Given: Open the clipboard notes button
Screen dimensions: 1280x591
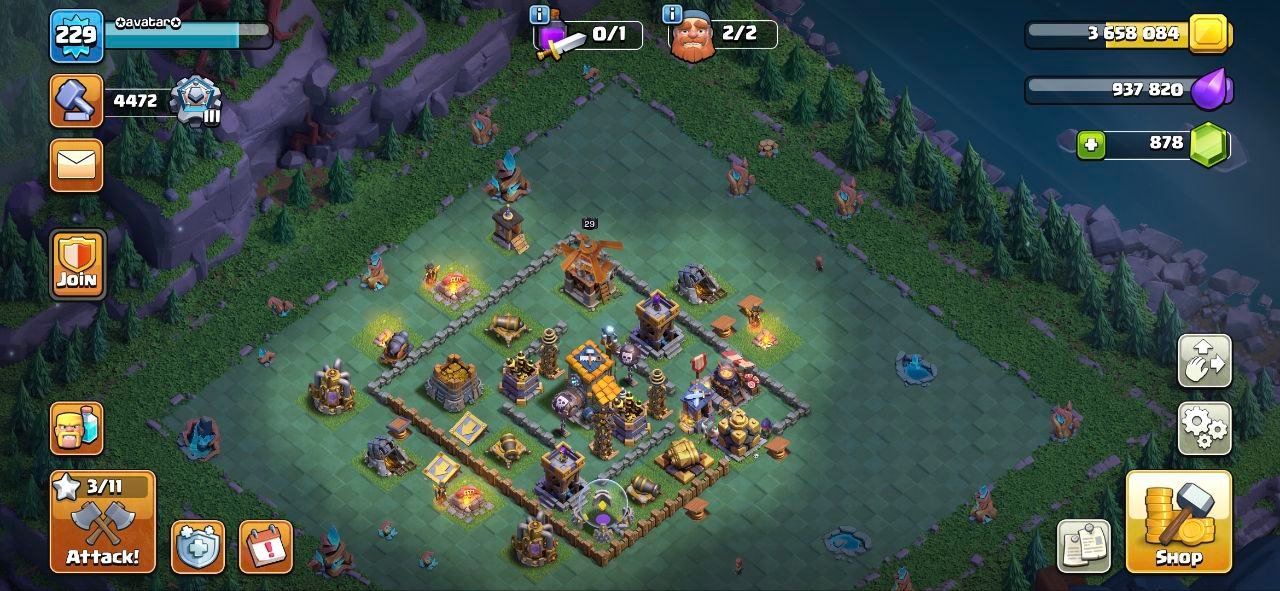Looking at the screenshot, I should (x=1084, y=547).
